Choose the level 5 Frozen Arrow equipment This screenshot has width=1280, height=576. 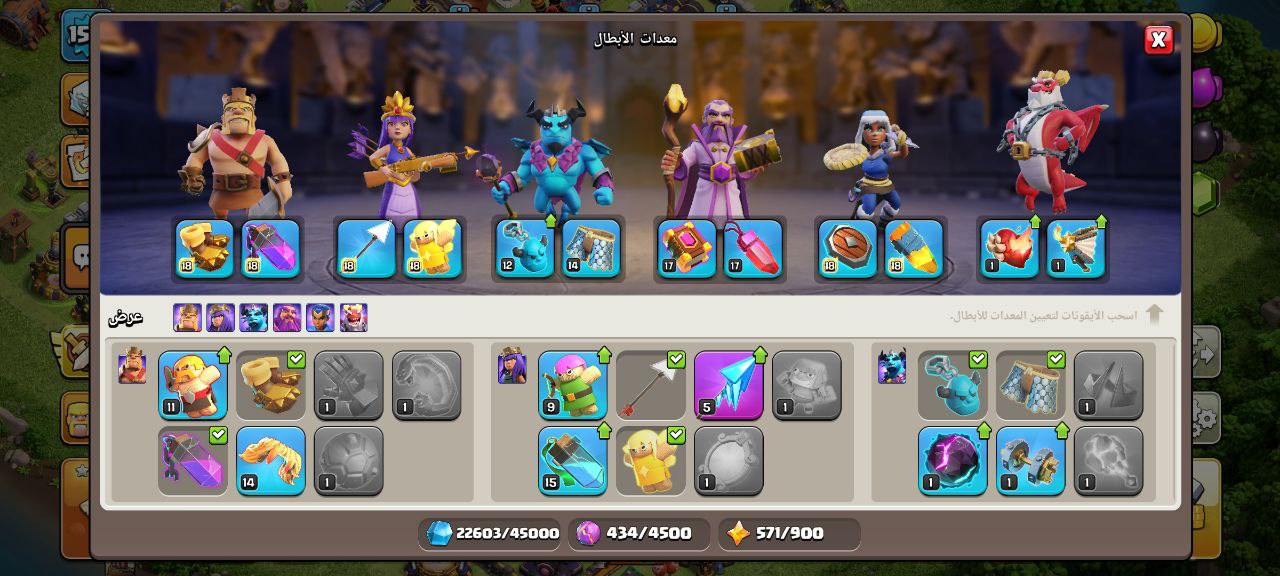click(x=728, y=385)
